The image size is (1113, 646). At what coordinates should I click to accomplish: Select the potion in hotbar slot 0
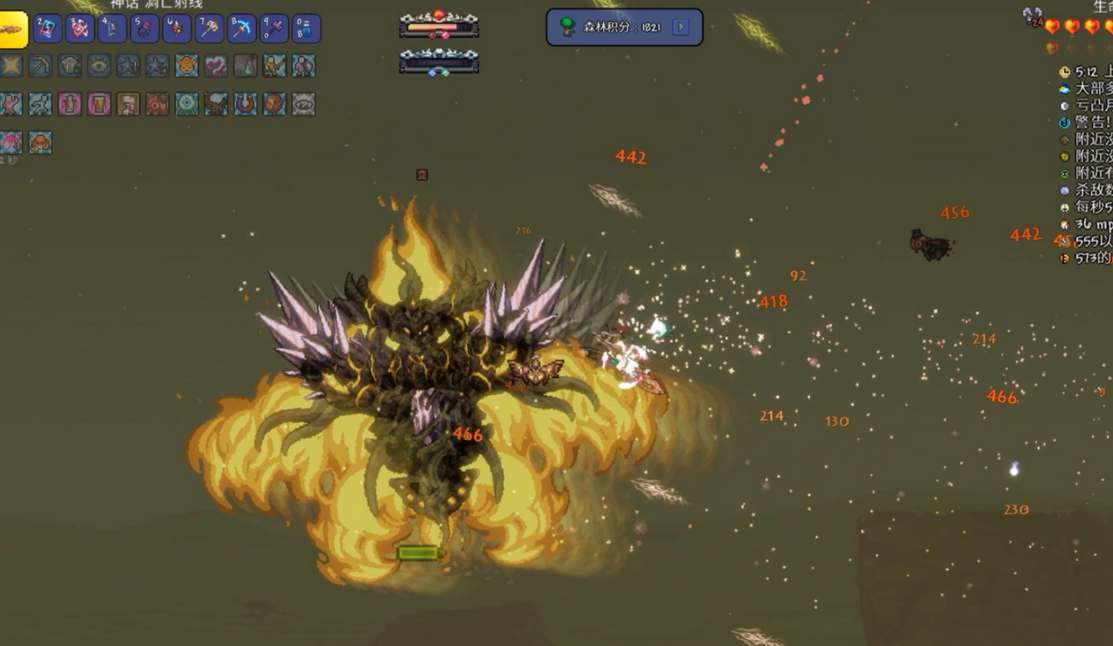pos(306,28)
